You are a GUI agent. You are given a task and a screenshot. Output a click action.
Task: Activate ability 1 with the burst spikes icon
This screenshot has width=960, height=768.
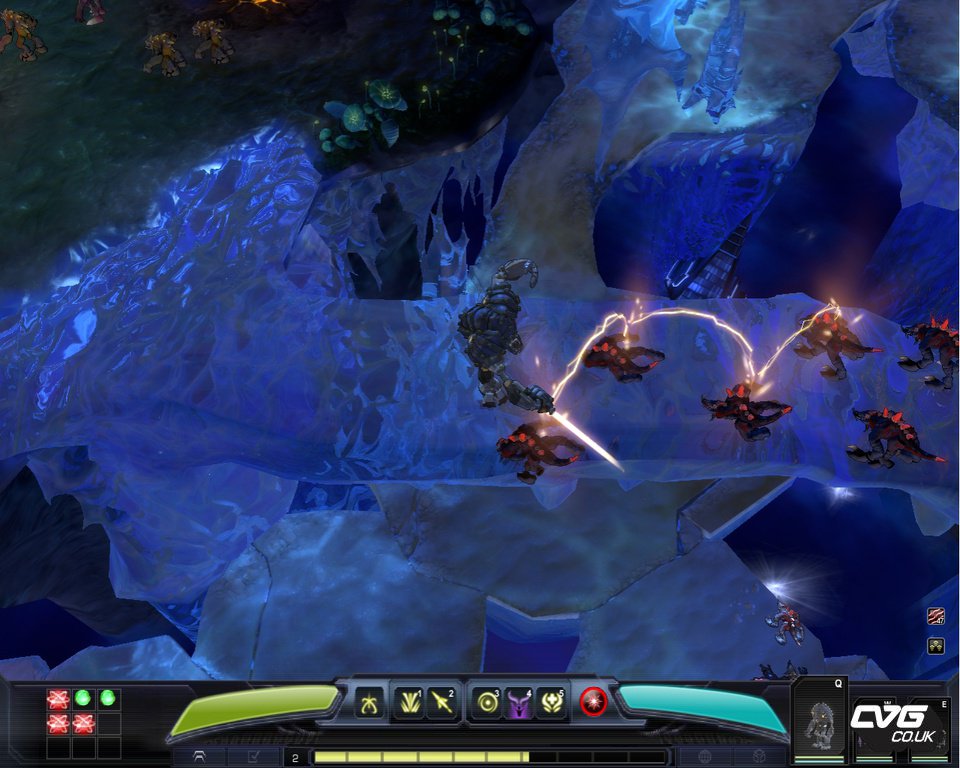(x=408, y=703)
